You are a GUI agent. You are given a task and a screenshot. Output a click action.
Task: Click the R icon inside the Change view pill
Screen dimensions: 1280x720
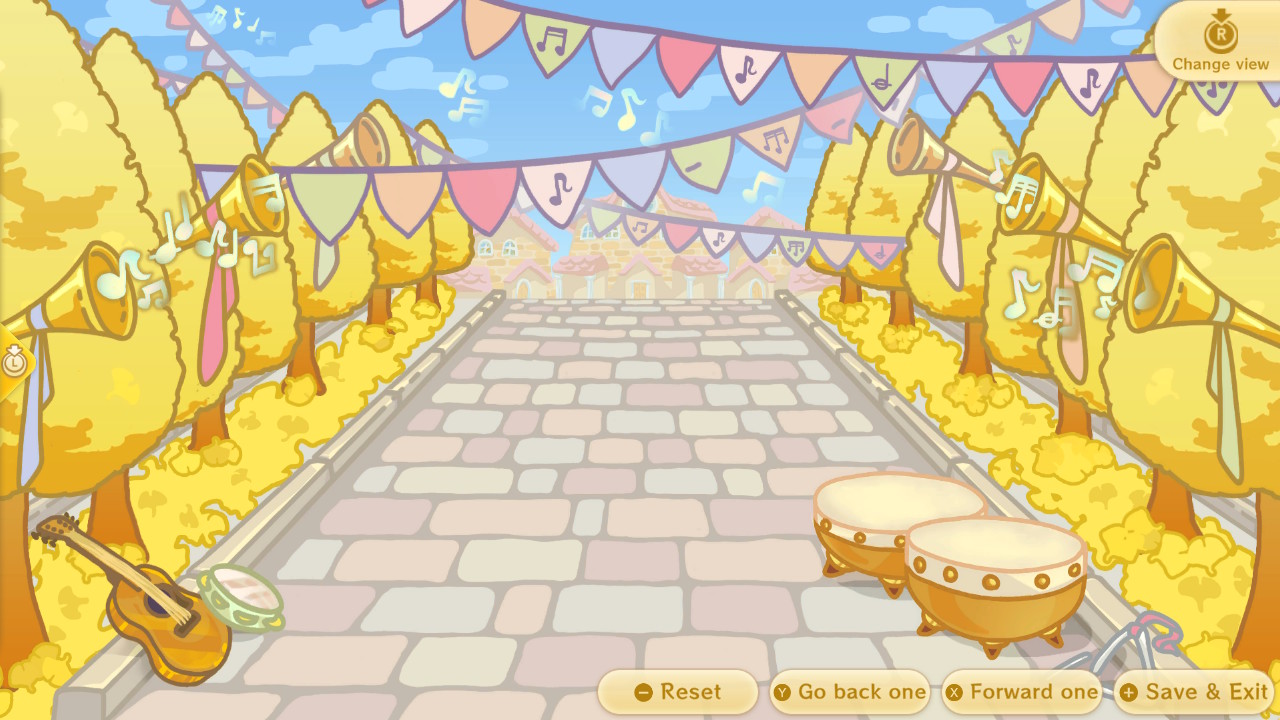point(1219,37)
